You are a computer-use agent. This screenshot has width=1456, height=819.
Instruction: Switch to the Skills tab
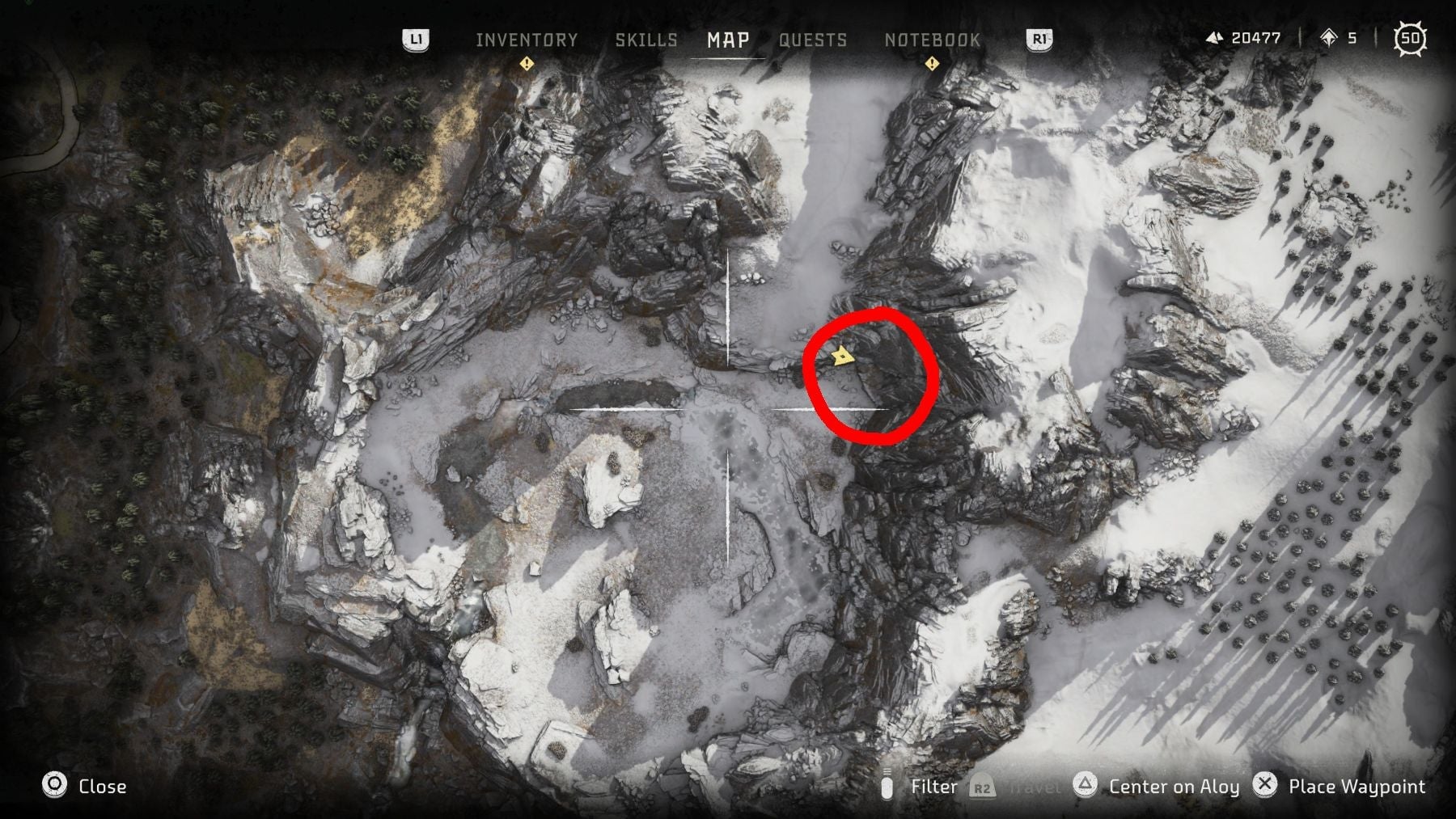point(646,38)
